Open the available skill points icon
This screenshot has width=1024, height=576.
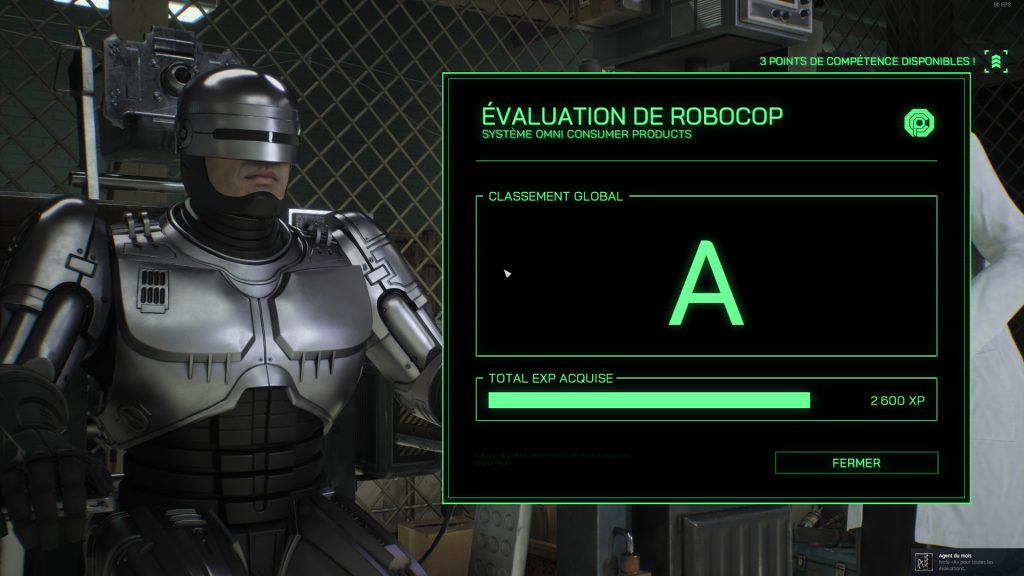click(994, 62)
